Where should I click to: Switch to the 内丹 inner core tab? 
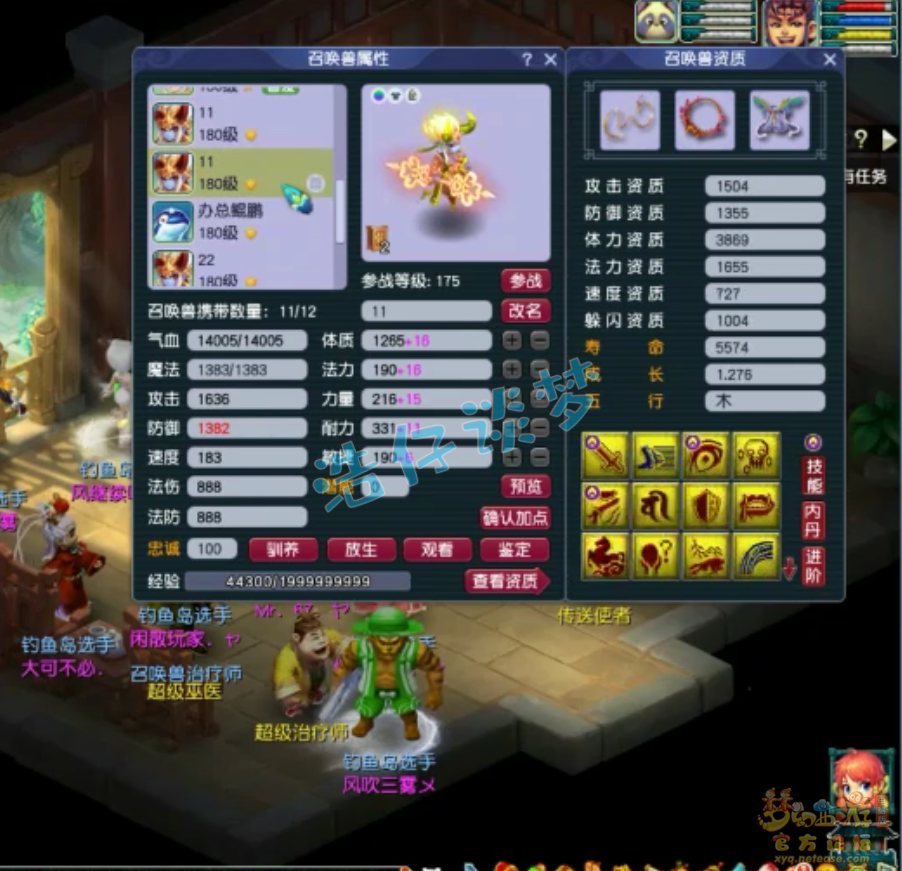point(813,521)
